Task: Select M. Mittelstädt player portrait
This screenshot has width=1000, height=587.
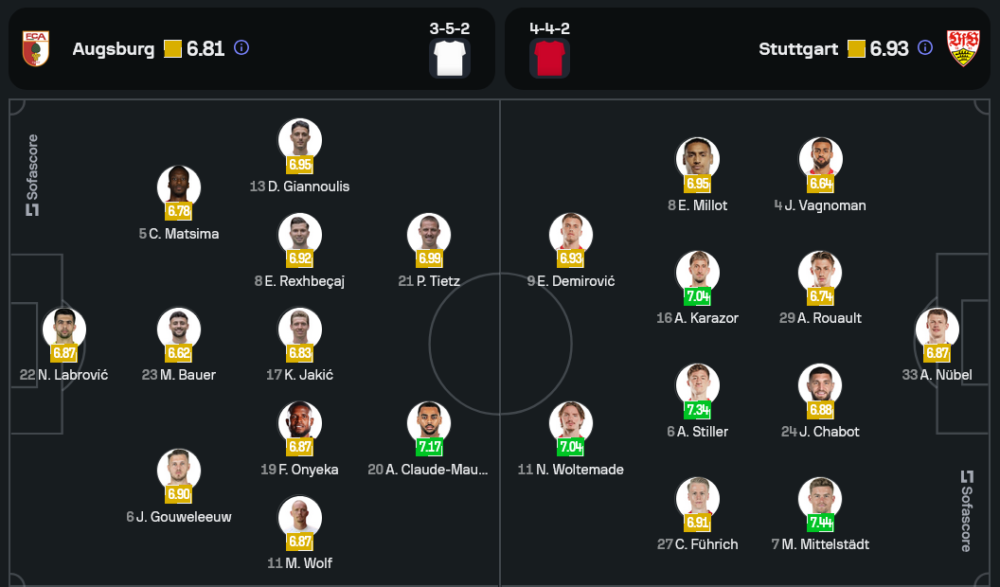Action: pyautogui.click(x=820, y=499)
